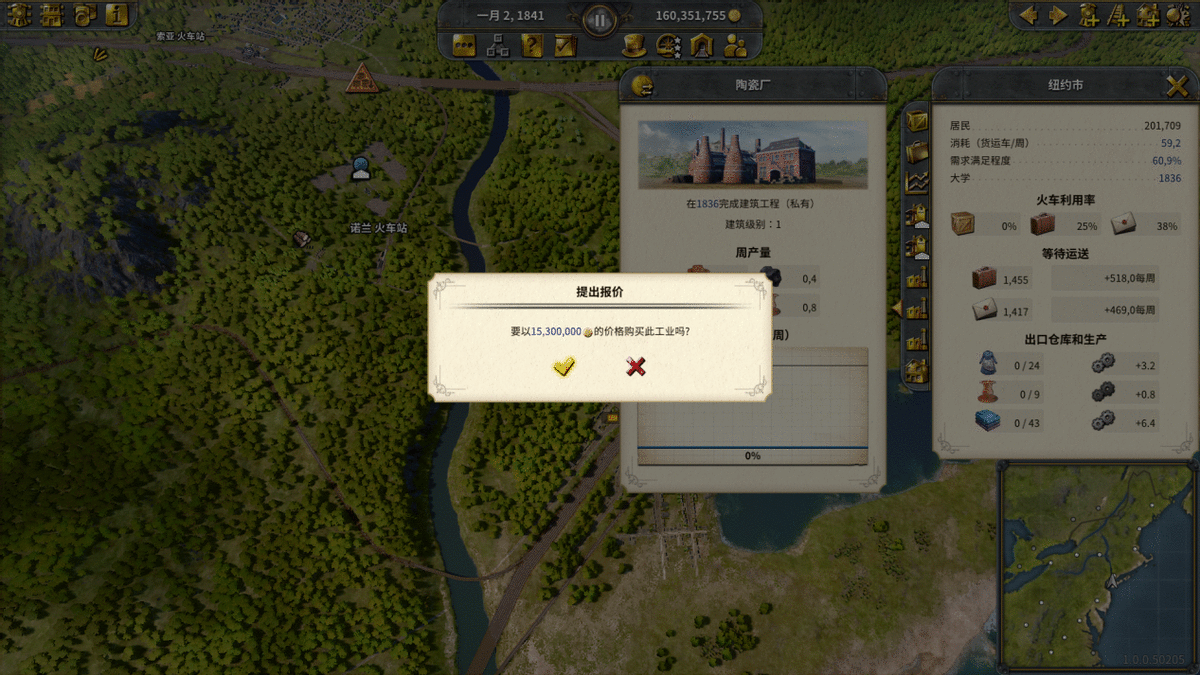Close the 纽约市 city panel
Image resolution: width=1200 pixels, height=675 pixels.
pyautogui.click(x=1176, y=86)
